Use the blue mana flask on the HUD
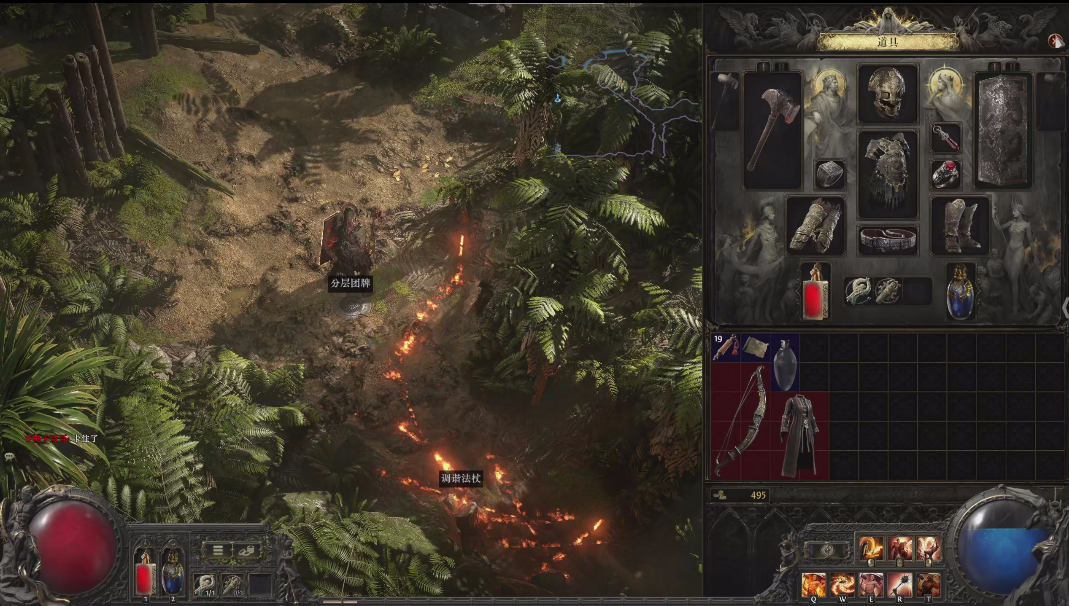The width and height of the screenshot is (1069, 606). pos(172,577)
